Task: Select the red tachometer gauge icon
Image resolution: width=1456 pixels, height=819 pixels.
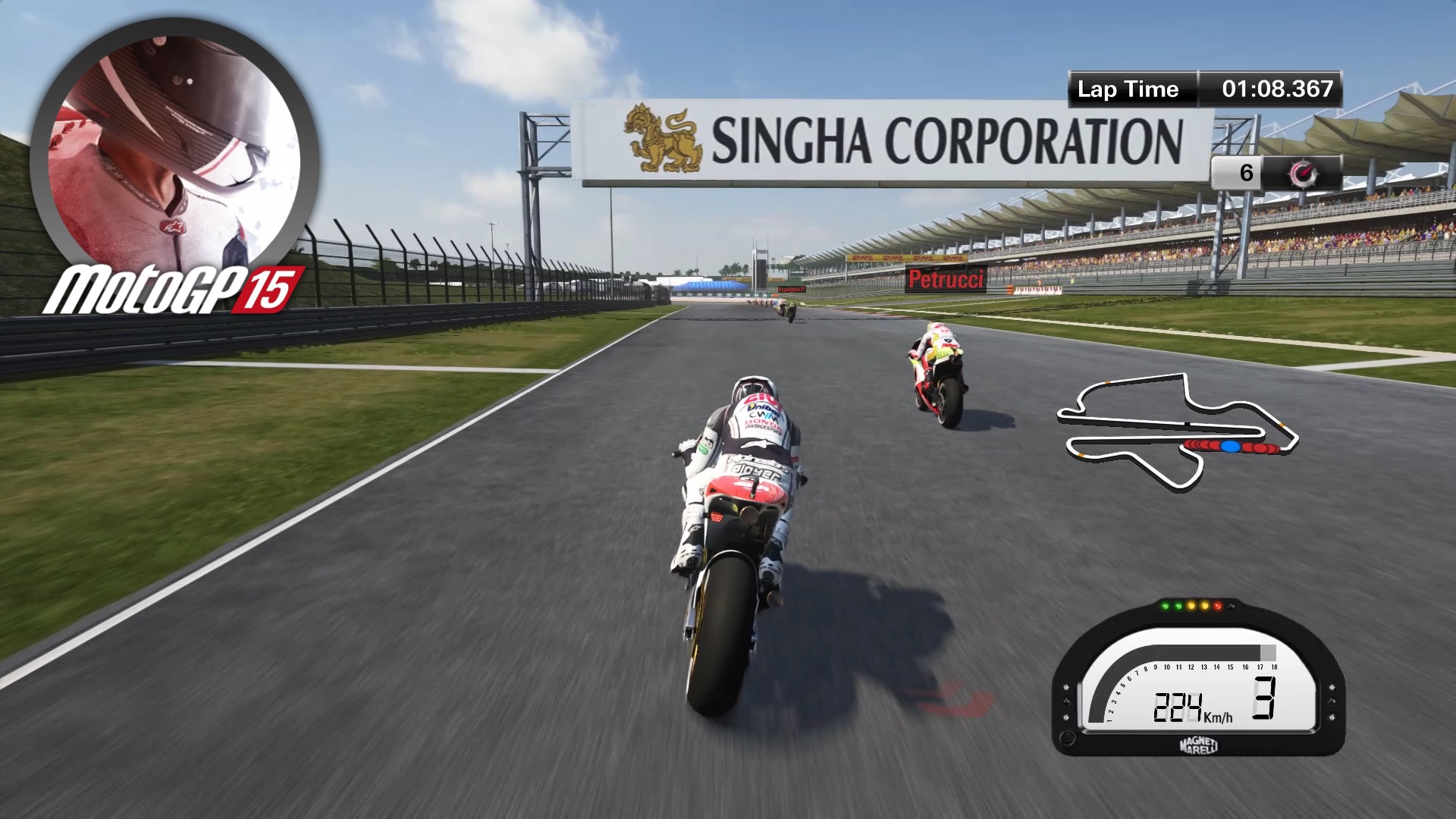Action: 1303,173
